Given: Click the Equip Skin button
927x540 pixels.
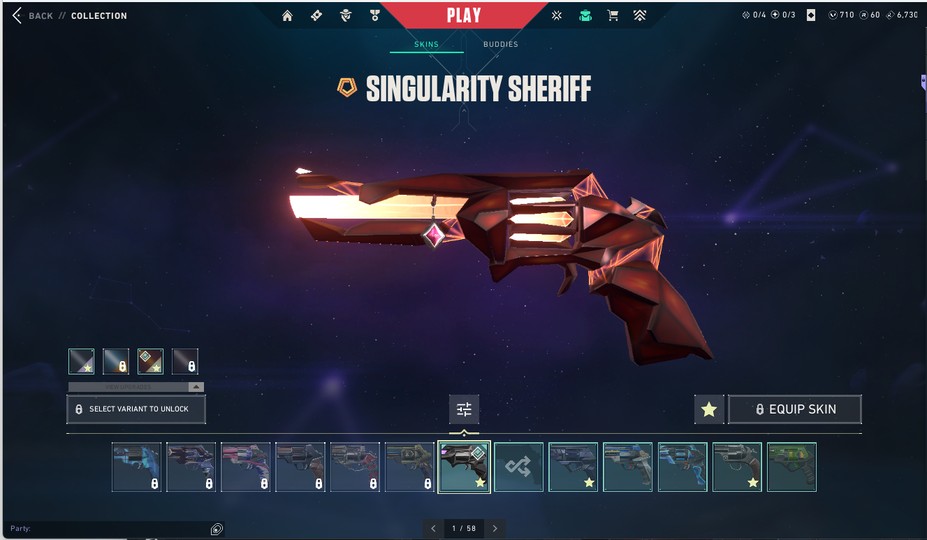Looking at the screenshot, I should [x=795, y=409].
